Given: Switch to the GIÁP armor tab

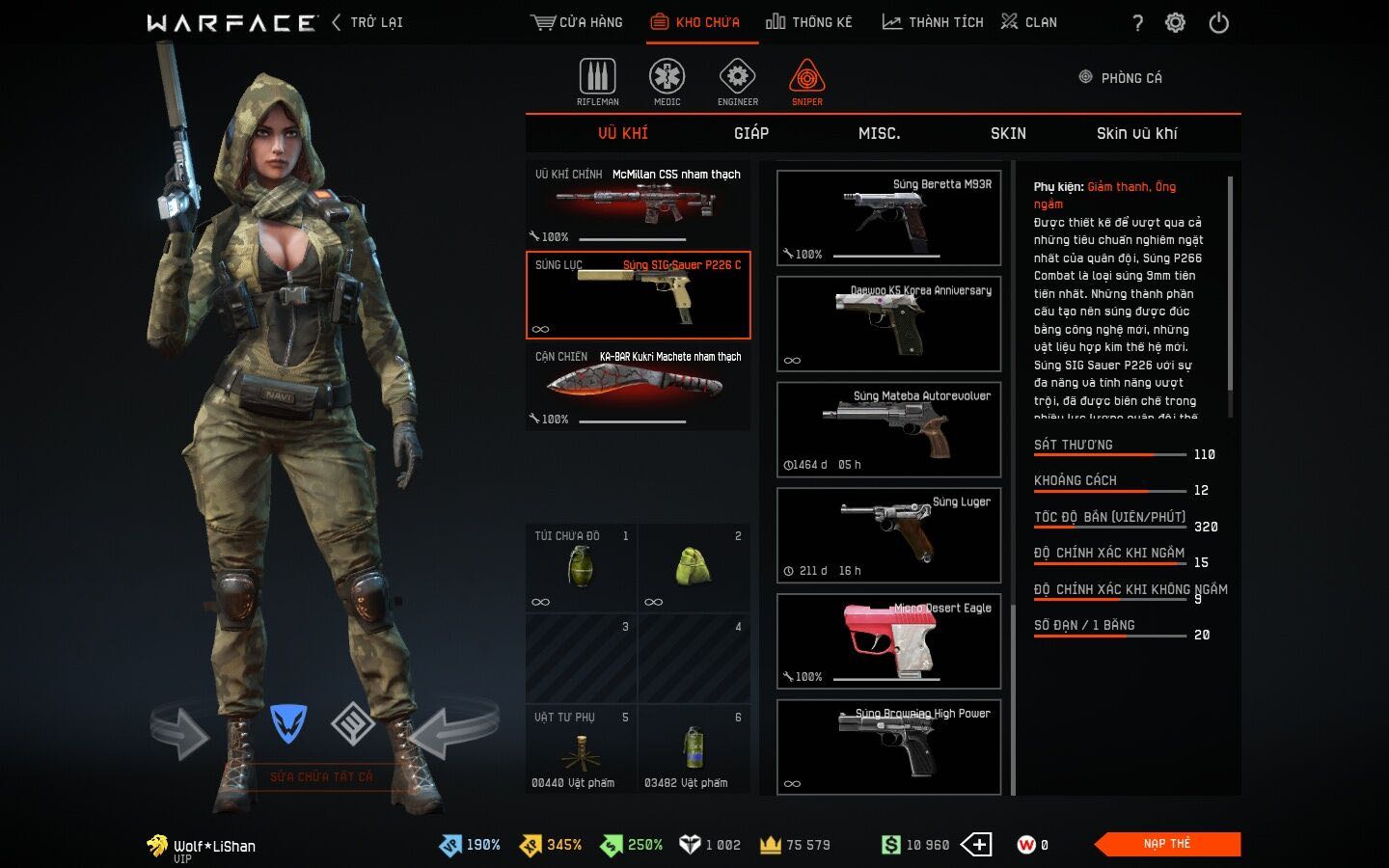Looking at the screenshot, I should 751,133.
